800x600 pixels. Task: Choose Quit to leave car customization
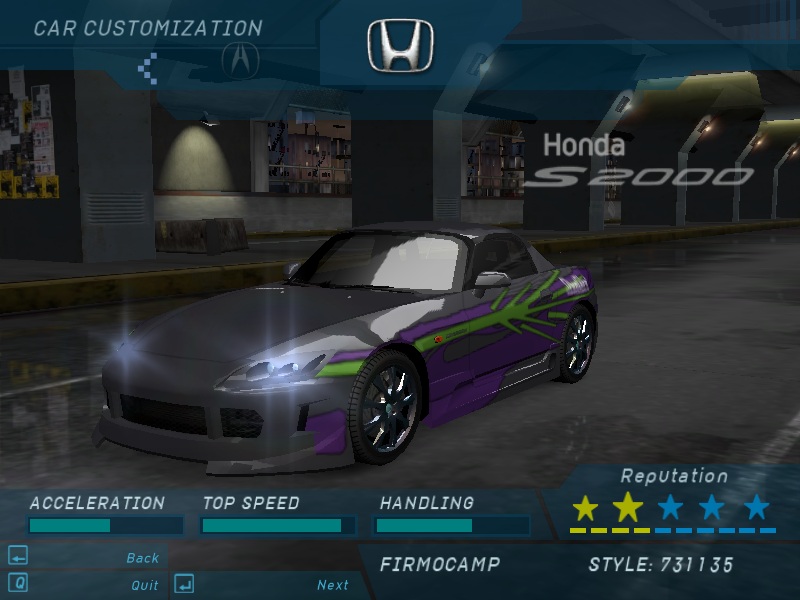pos(144,585)
